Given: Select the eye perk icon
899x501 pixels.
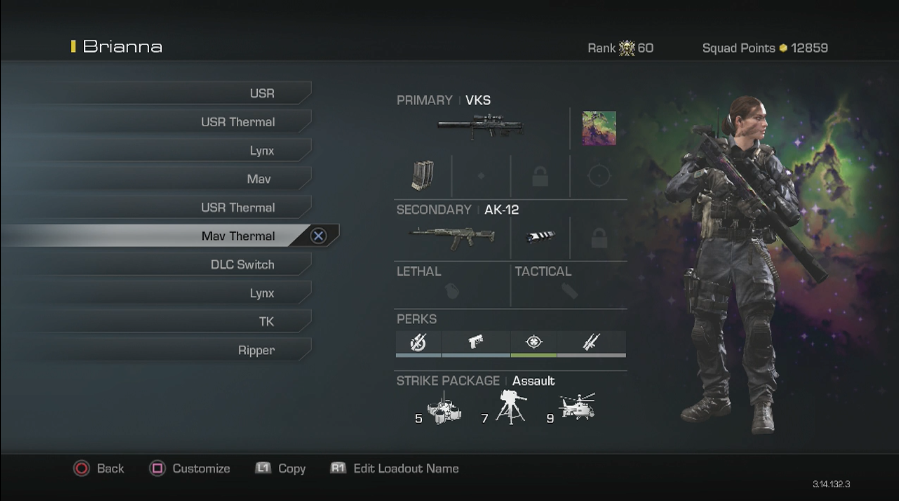Looking at the screenshot, I should pyautogui.click(x=534, y=343).
